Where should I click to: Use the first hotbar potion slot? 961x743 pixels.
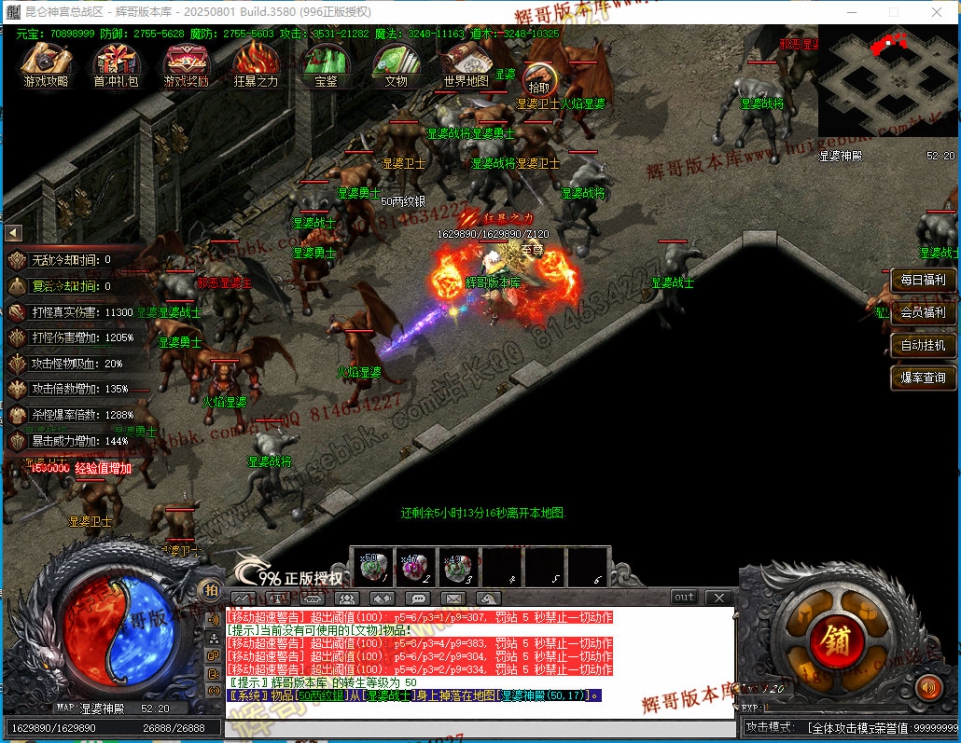click(373, 567)
